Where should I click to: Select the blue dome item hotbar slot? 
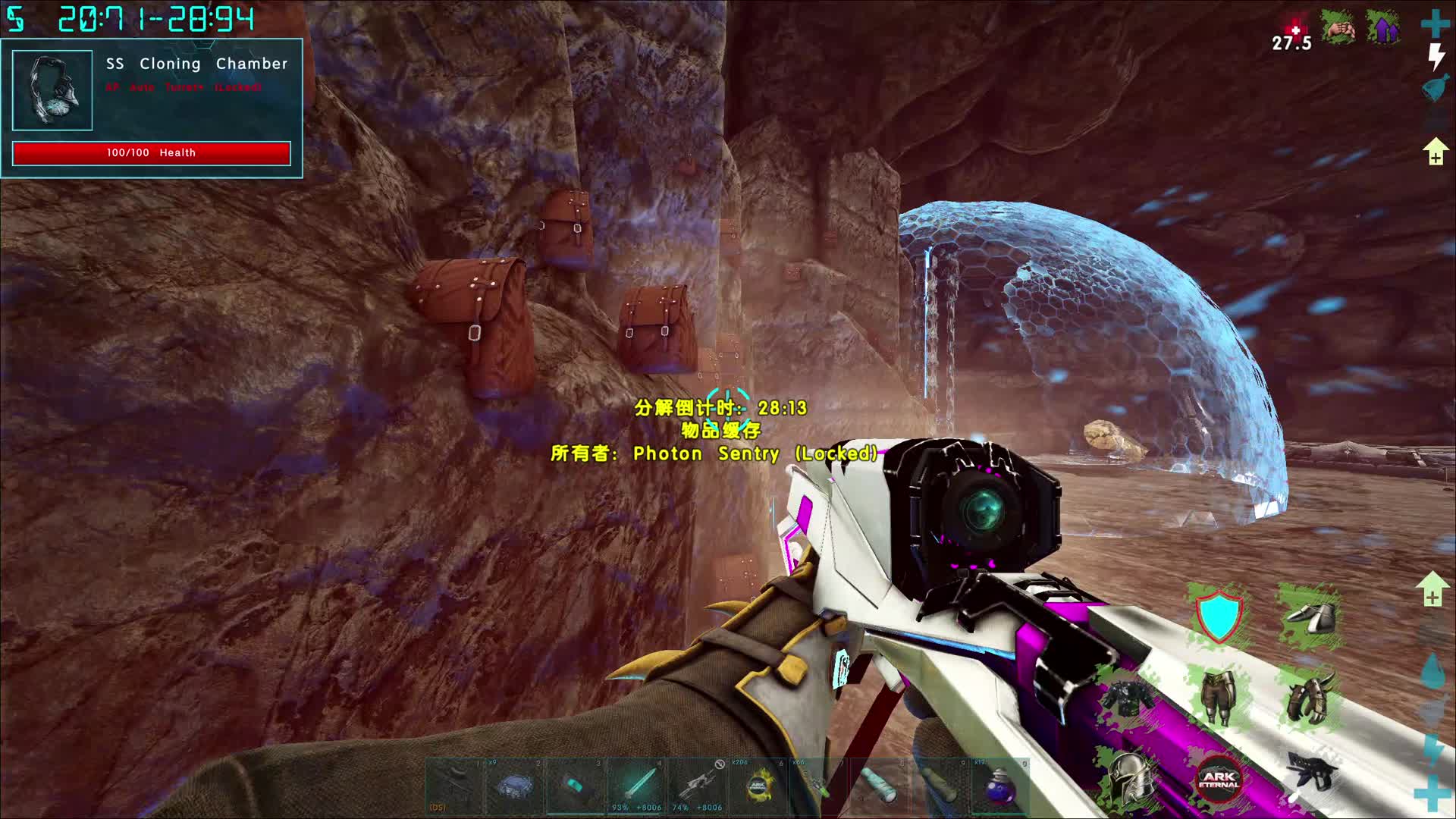pyautogui.click(x=514, y=786)
